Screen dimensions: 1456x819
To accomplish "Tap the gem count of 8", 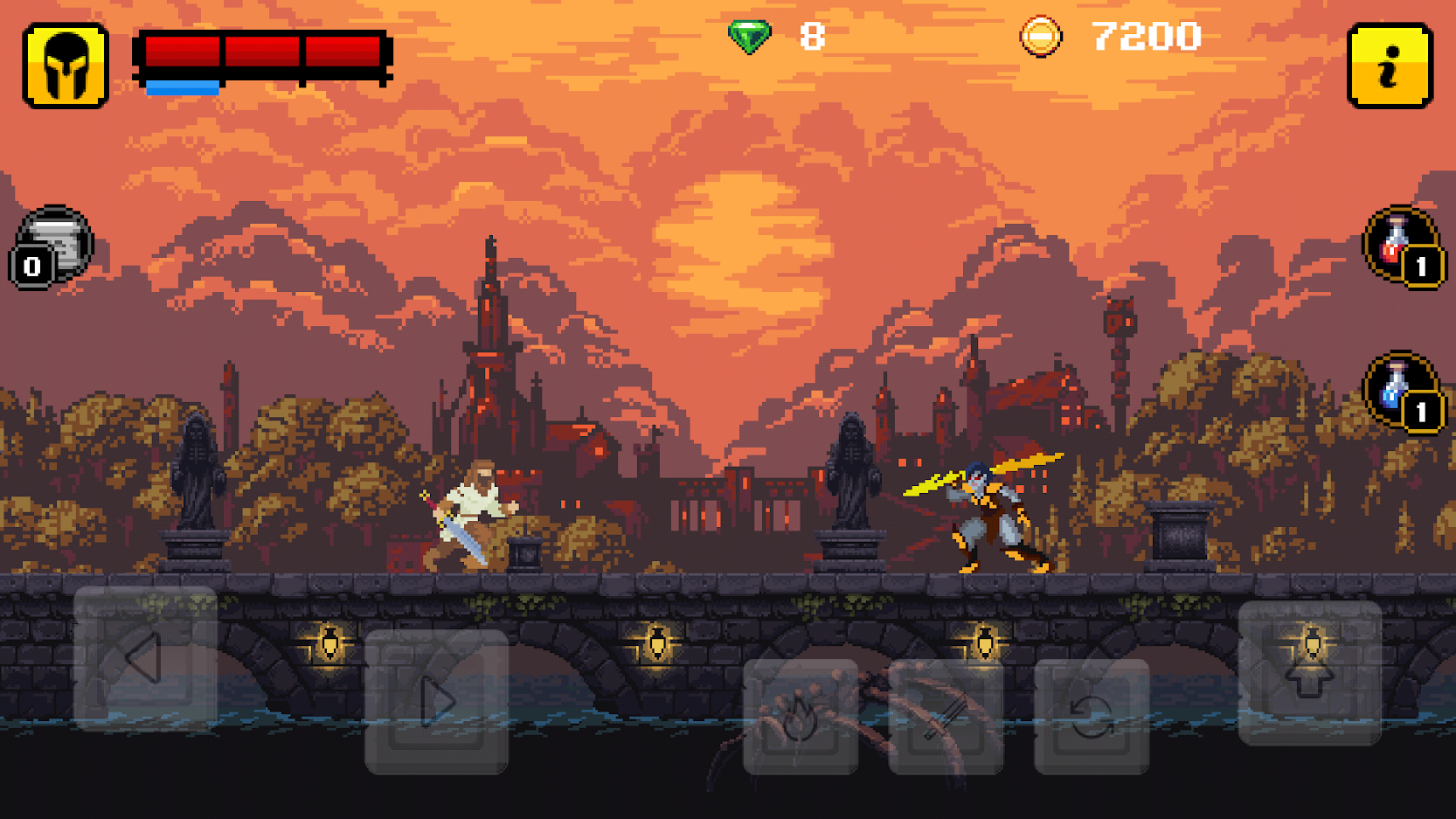I will pyautogui.click(x=811, y=36).
